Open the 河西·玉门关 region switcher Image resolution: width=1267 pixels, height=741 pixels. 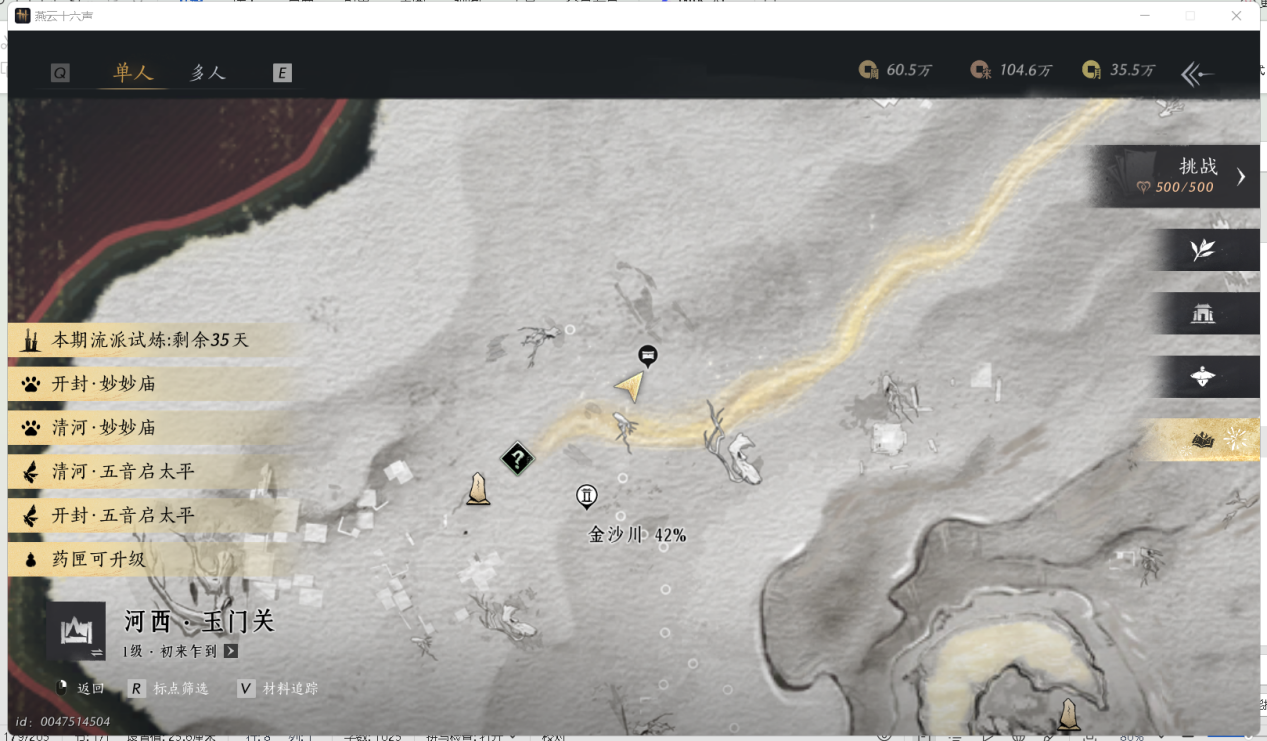(x=76, y=631)
